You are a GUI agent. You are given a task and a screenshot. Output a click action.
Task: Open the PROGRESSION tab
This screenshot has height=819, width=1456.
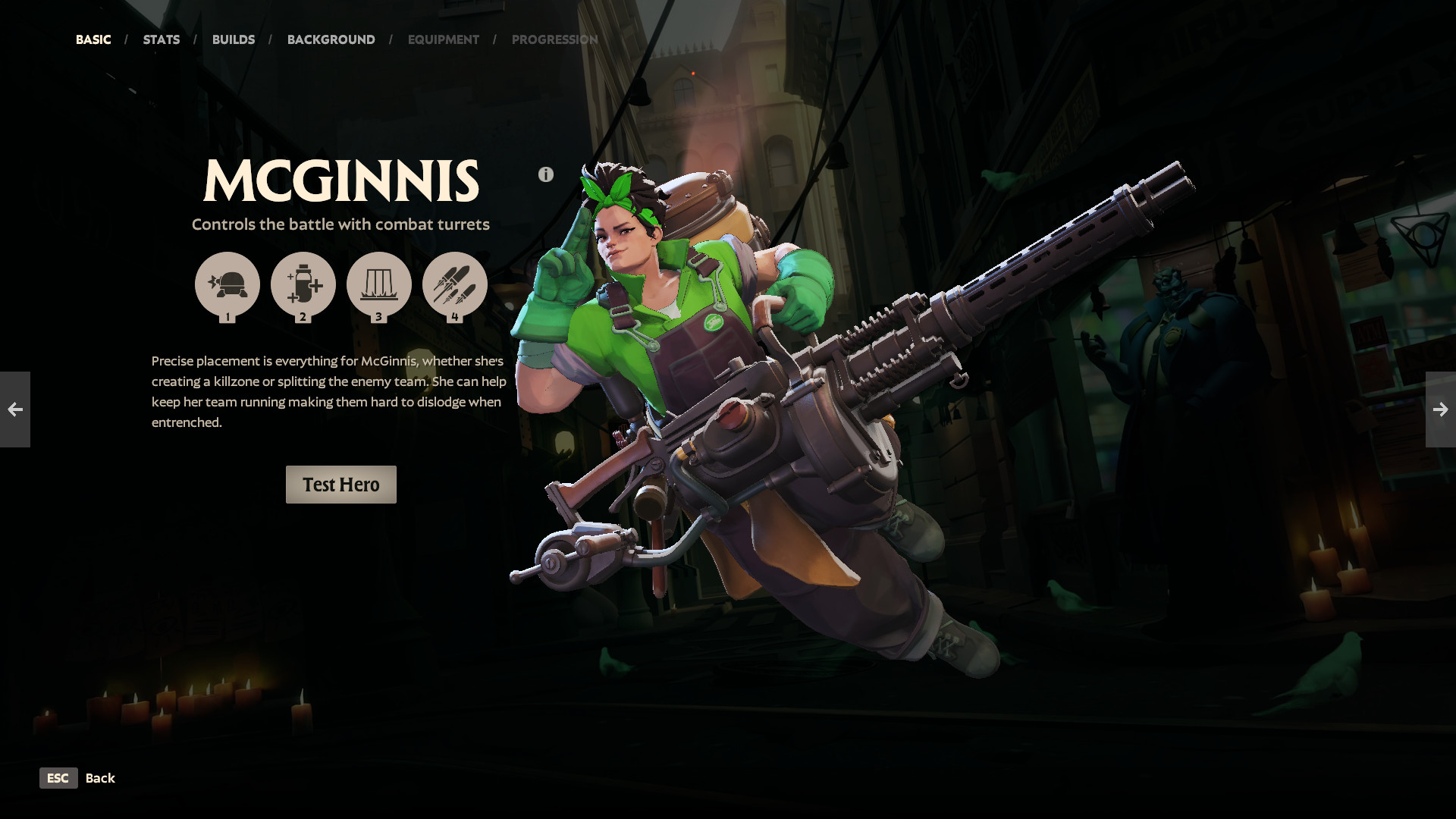point(554,39)
